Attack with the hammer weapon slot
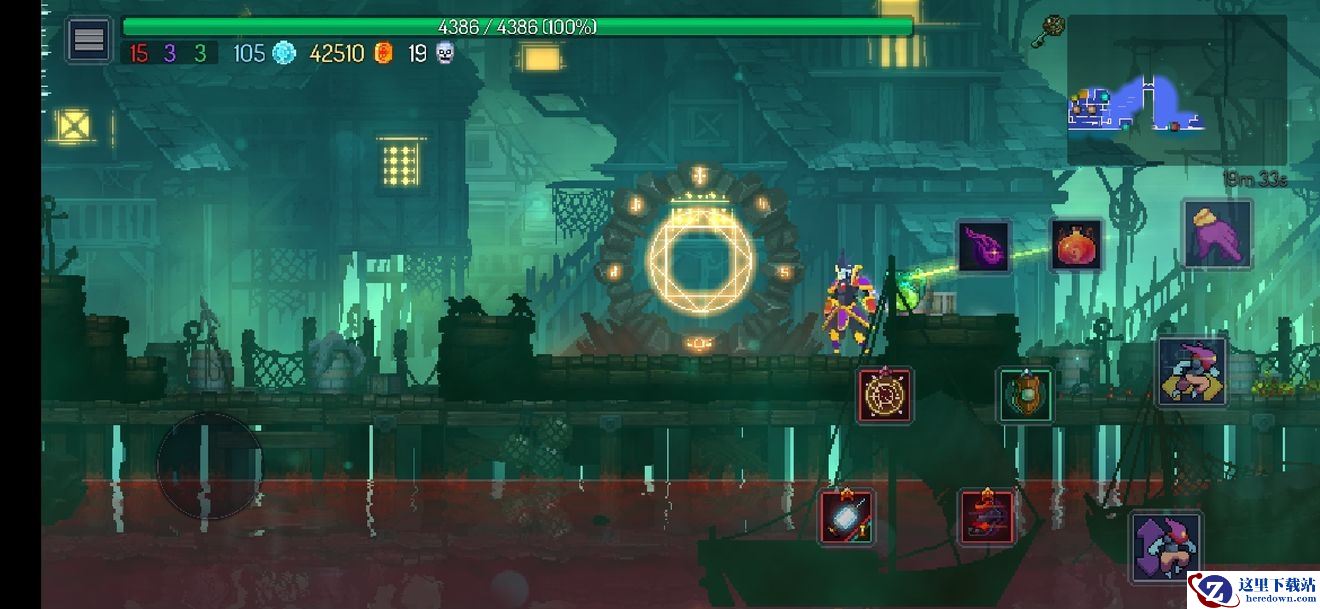The width and height of the screenshot is (1320, 609). (x=847, y=517)
